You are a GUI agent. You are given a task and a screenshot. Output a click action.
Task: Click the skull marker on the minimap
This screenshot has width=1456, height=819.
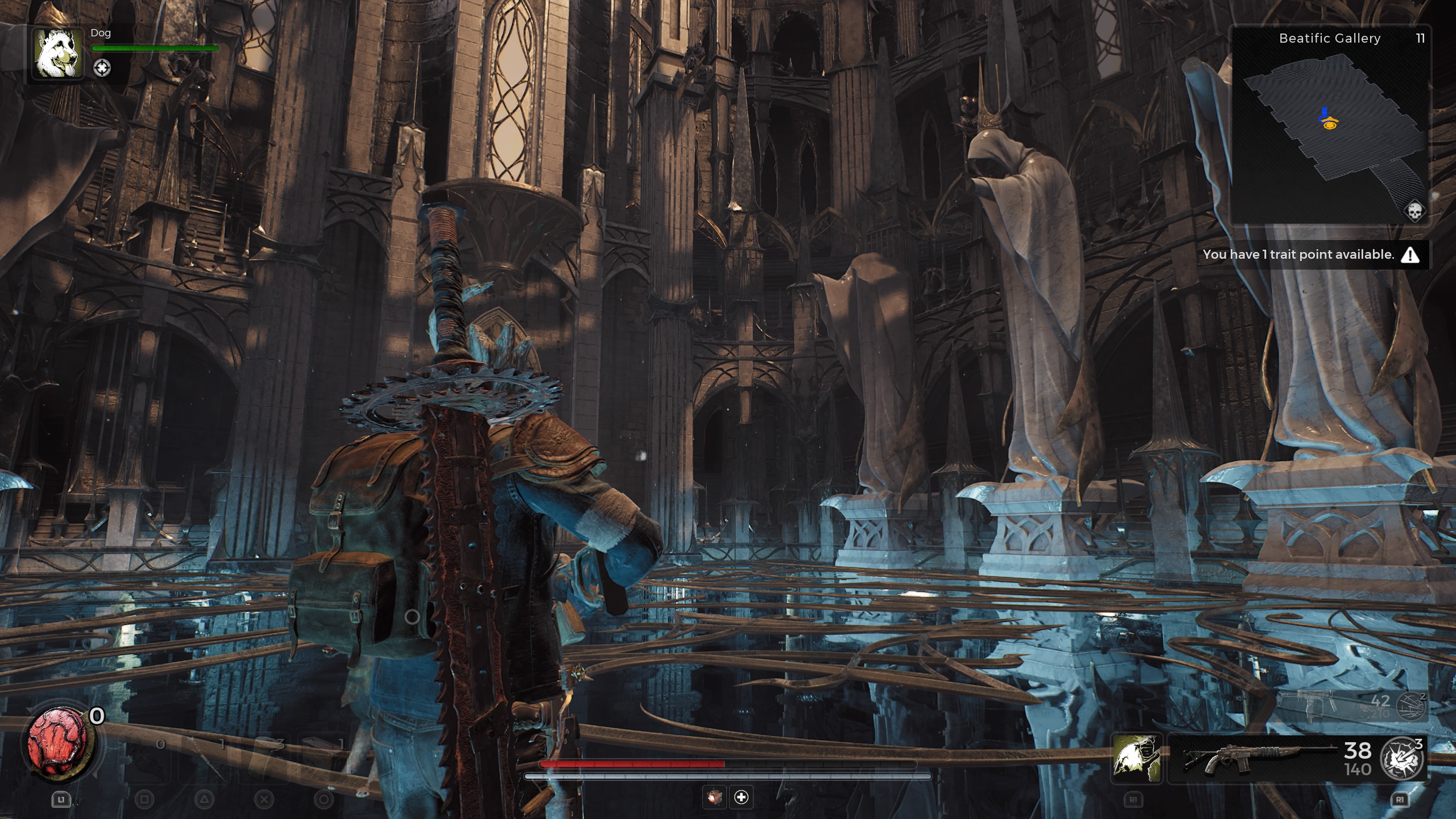[1414, 212]
